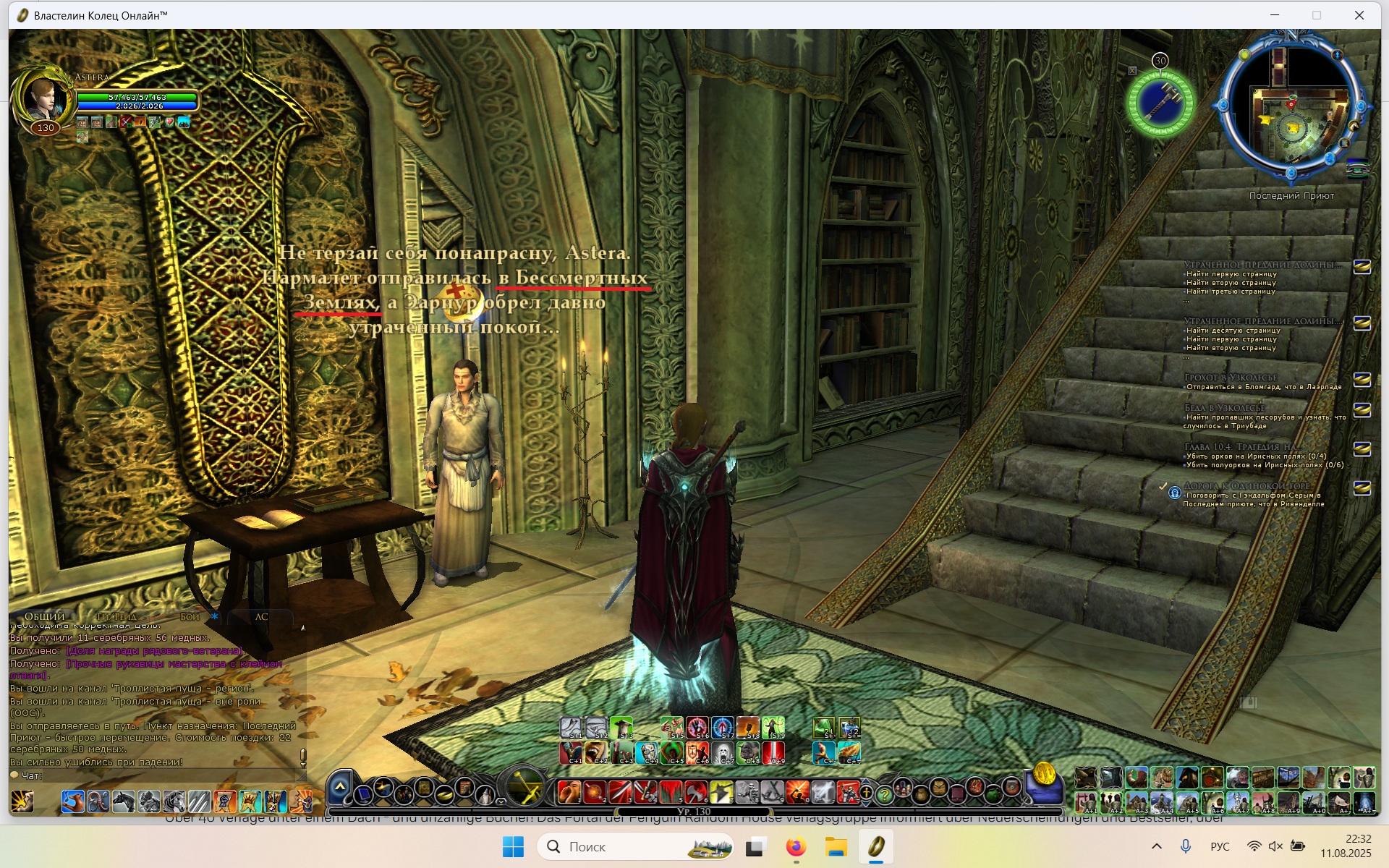Open the minimap of Последний Приют
The height and width of the screenshot is (868, 1389).
point(1292,109)
